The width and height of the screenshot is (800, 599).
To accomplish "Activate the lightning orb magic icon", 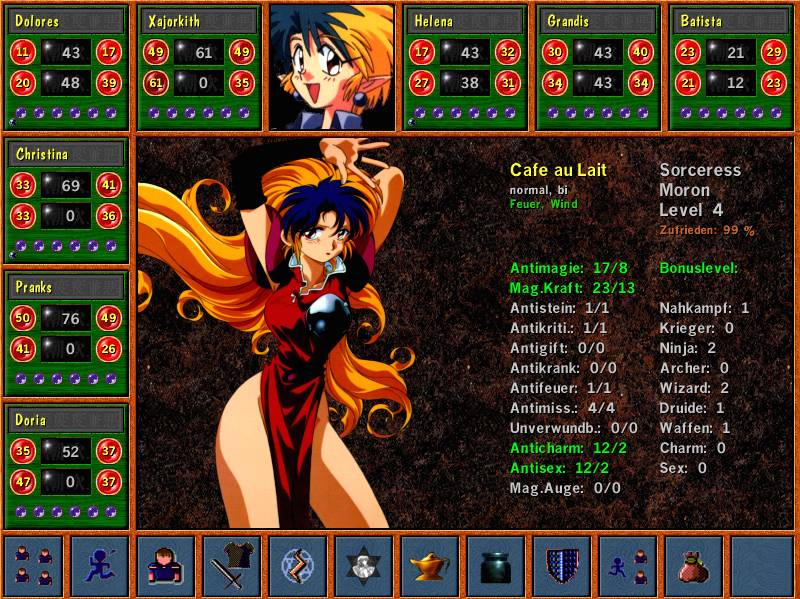I will [x=298, y=565].
